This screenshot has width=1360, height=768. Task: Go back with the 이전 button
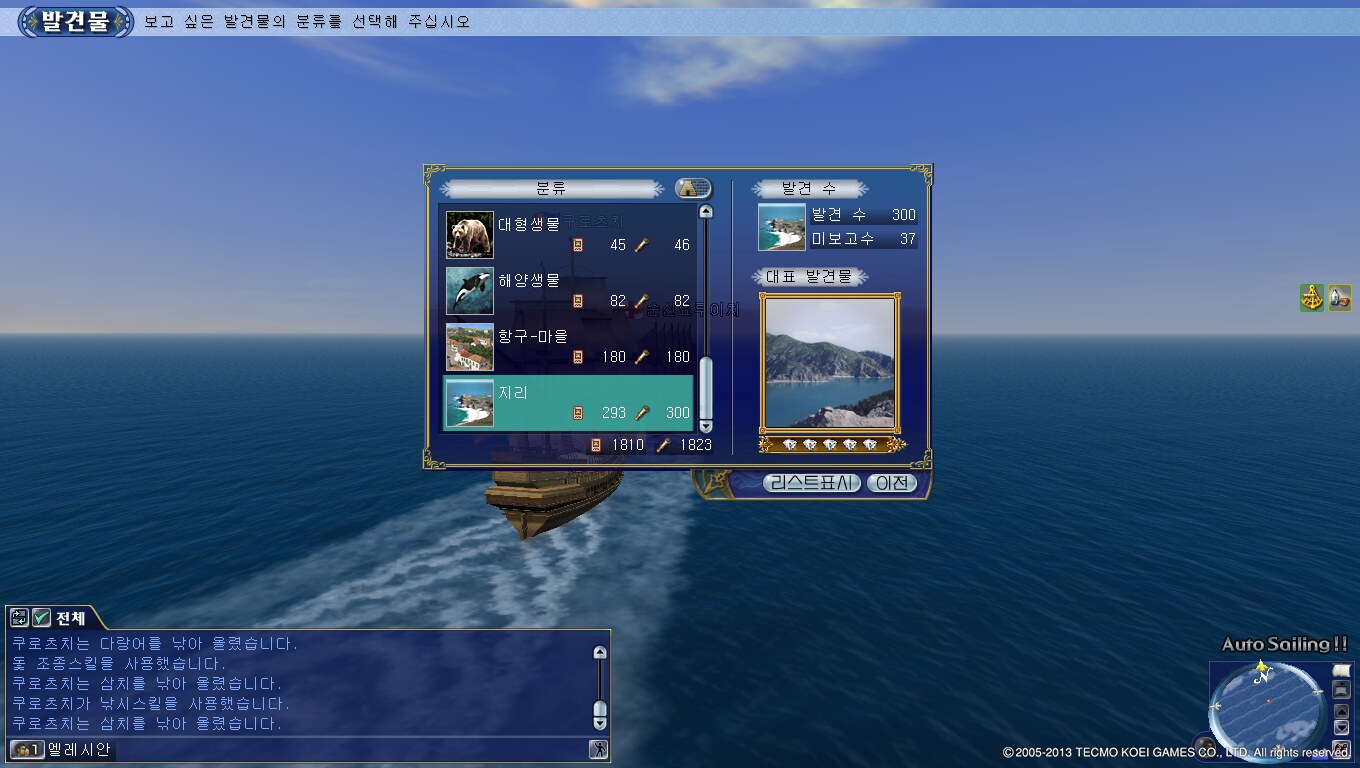pyautogui.click(x=890, y=483)
